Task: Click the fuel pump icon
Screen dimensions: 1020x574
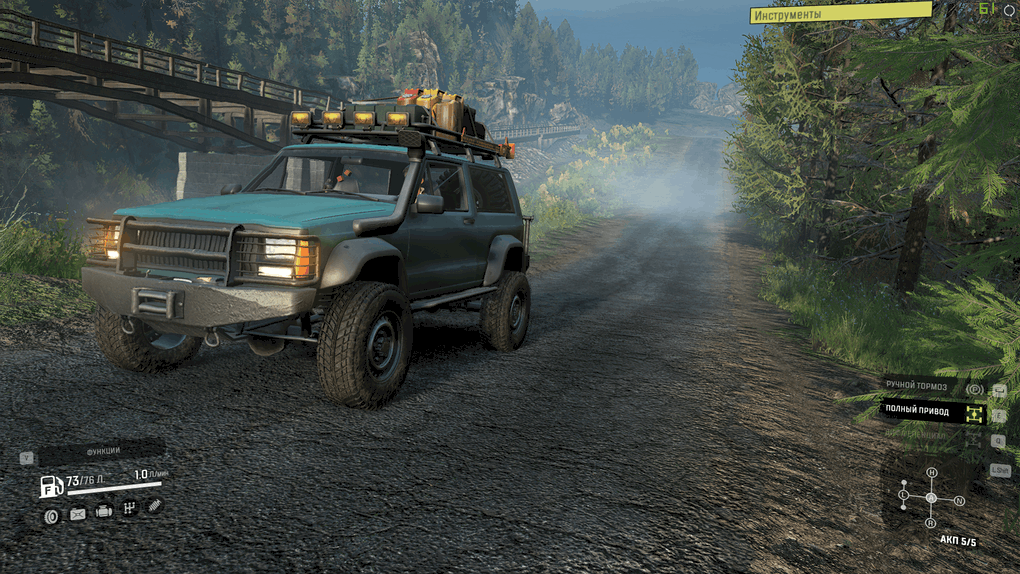Action: [x=51, y=487]
